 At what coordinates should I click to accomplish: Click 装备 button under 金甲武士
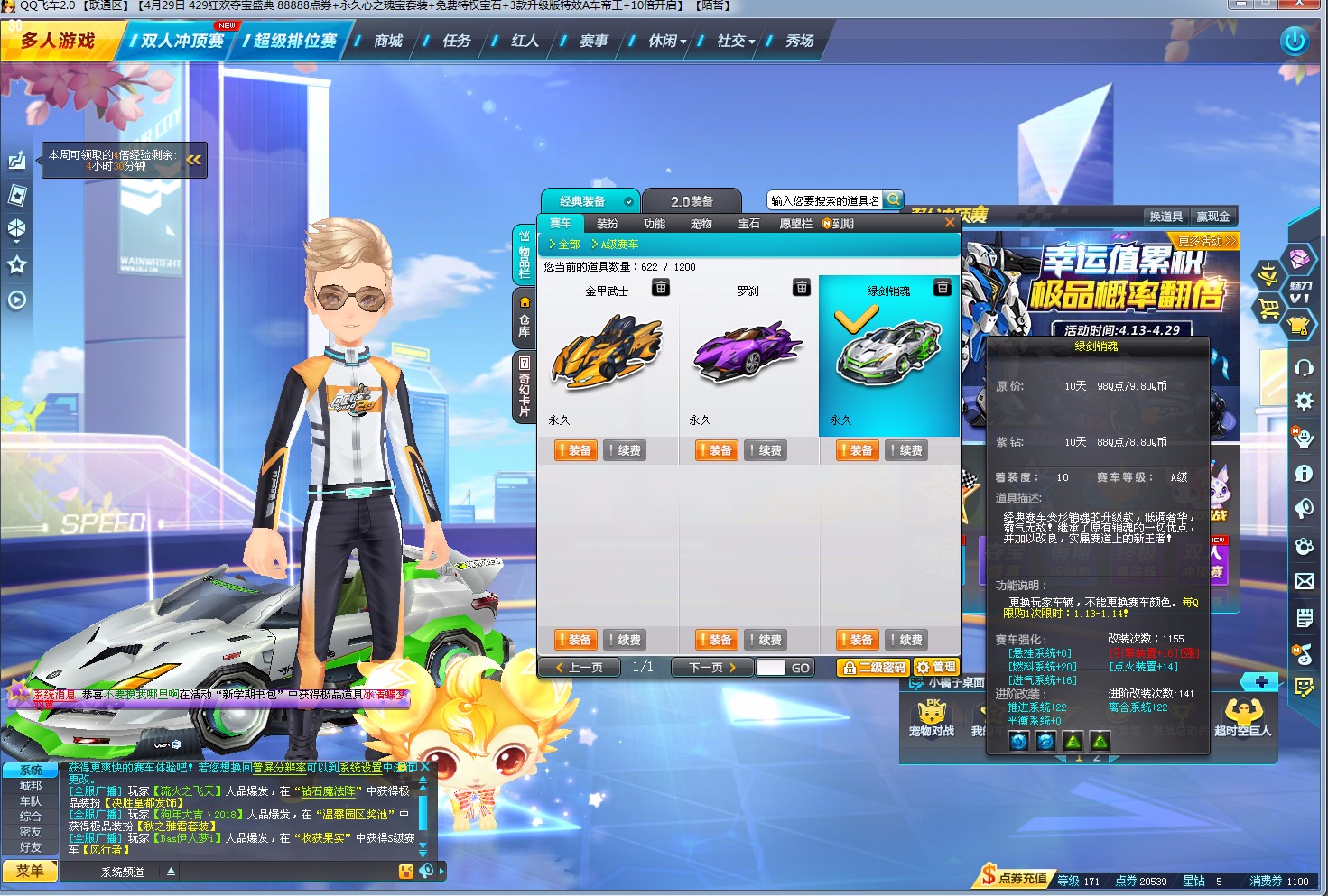pos(575,449)
